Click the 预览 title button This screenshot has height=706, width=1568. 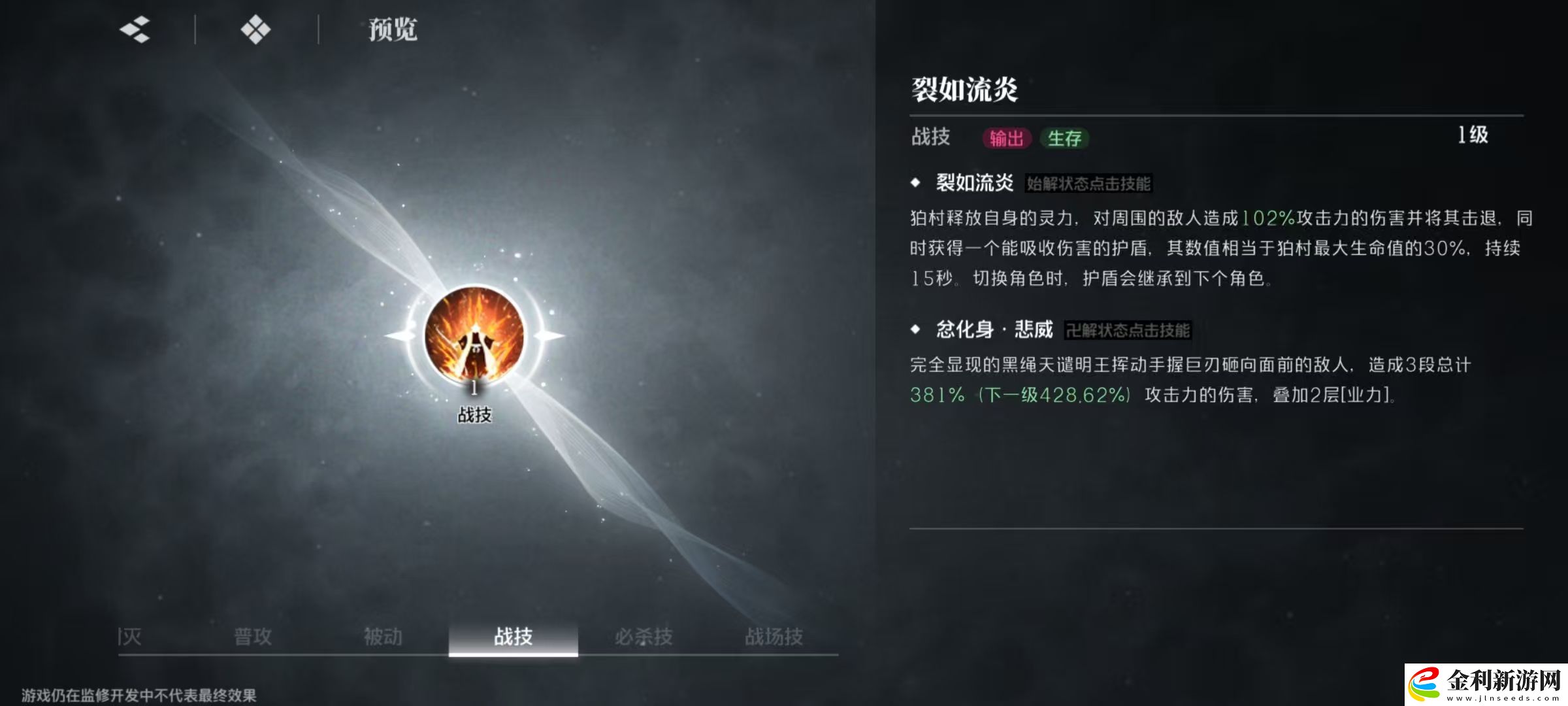pos(393,29)
